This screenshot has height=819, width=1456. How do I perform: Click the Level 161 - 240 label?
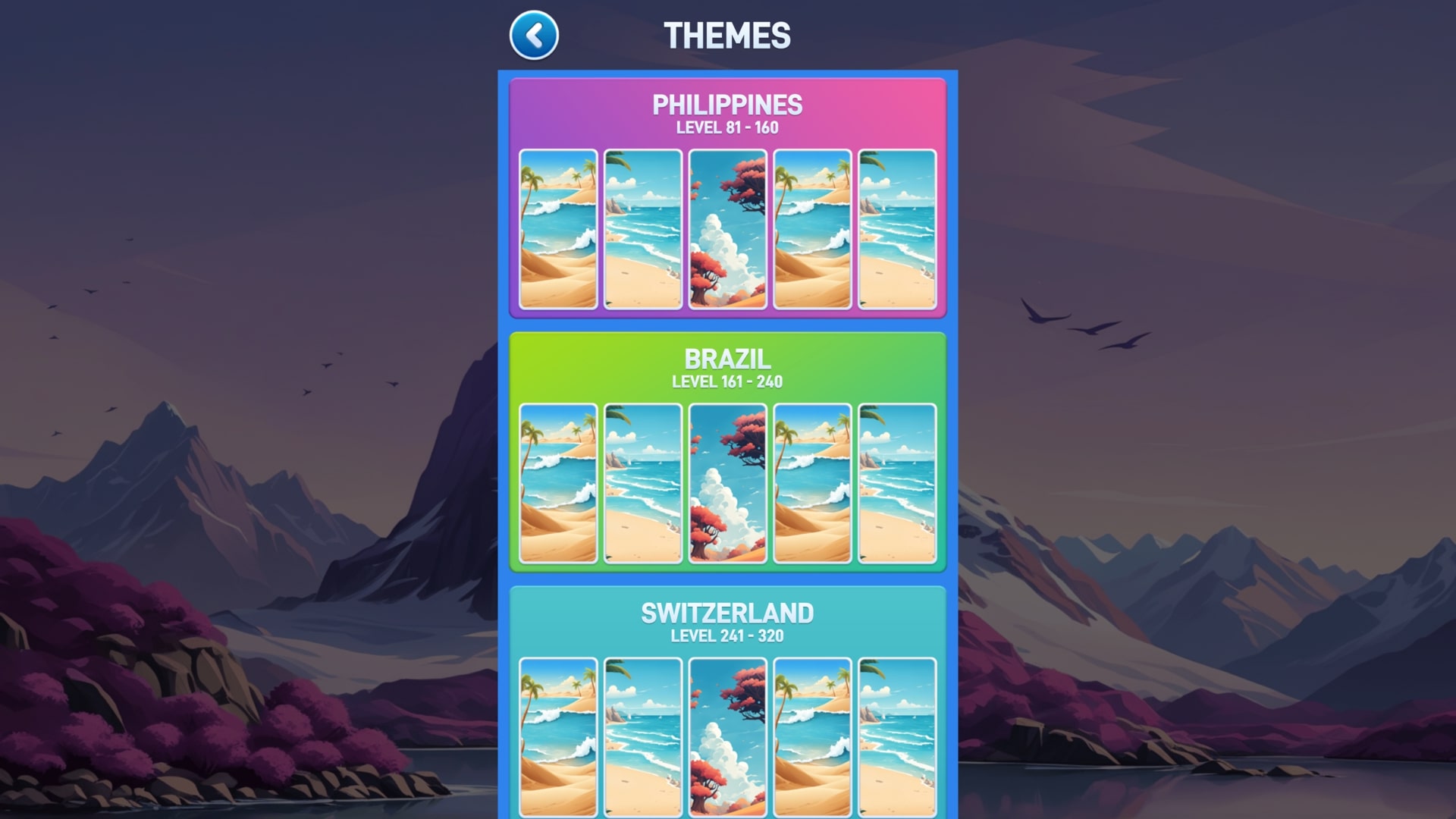click(x=726, y=381)
